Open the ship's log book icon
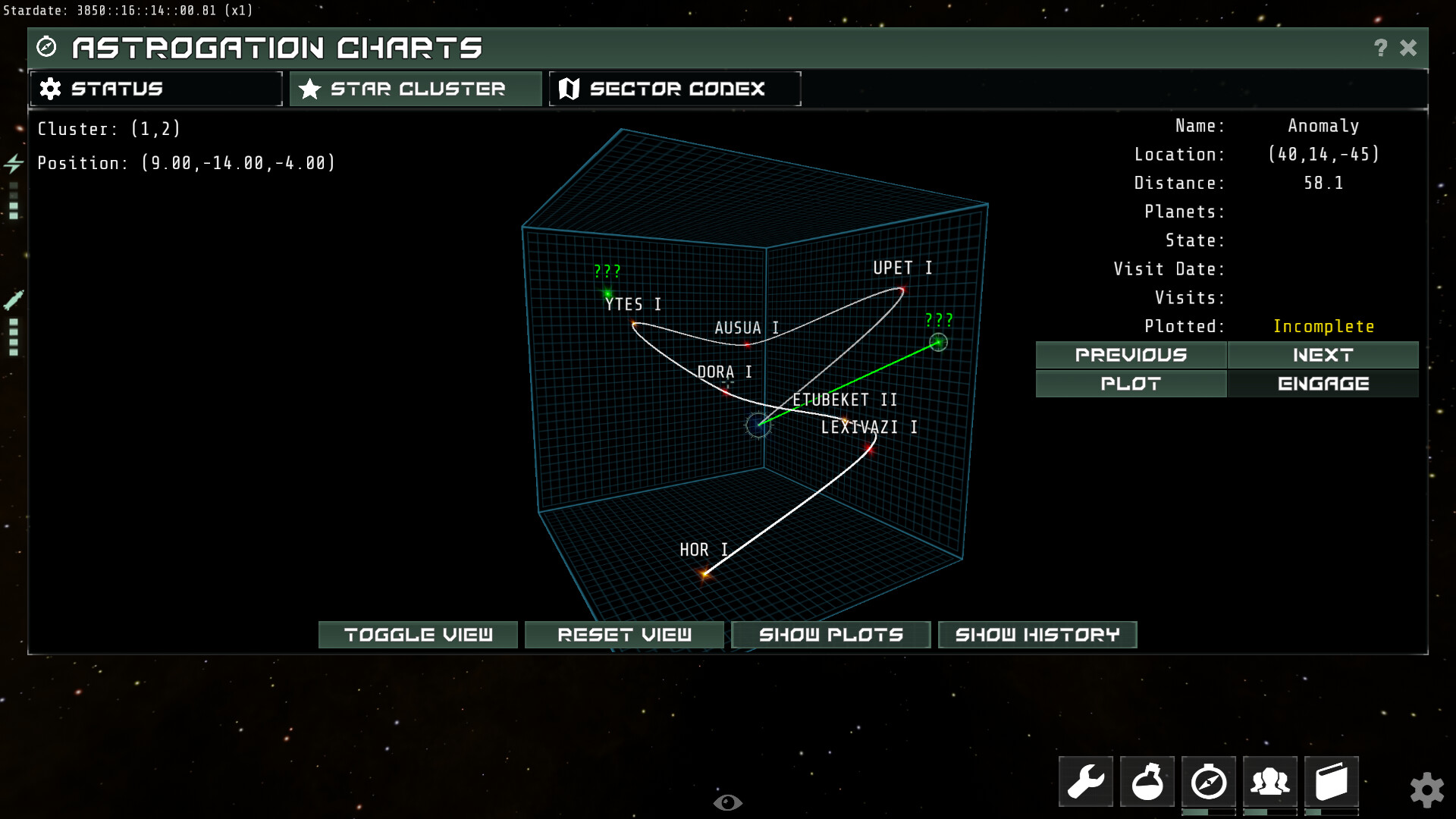The image size is (1456, 819). (1332, 781)
